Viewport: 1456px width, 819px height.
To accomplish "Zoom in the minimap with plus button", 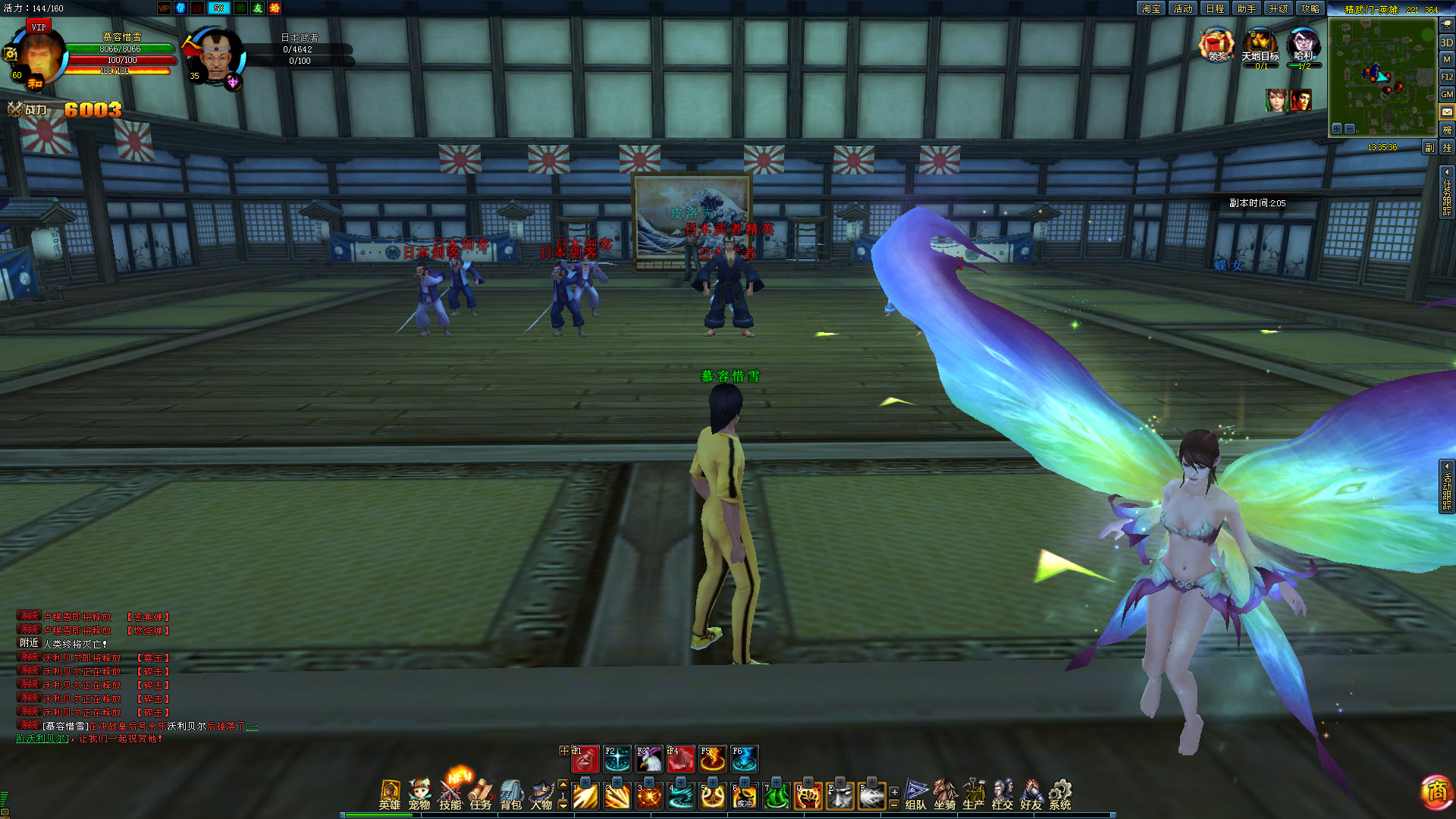I will [x=1337, y=129].
